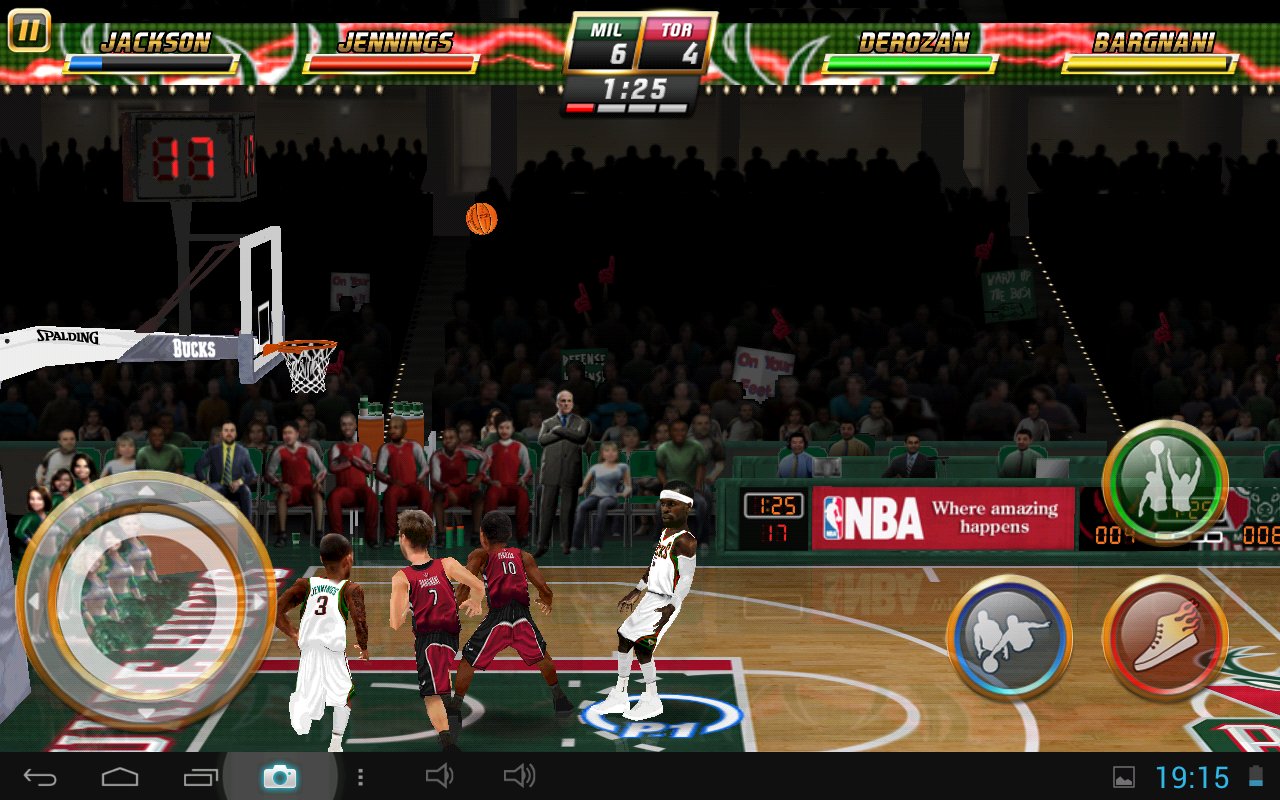Tap the Android back arrow

pyautogui.click(x=41, y=776)
